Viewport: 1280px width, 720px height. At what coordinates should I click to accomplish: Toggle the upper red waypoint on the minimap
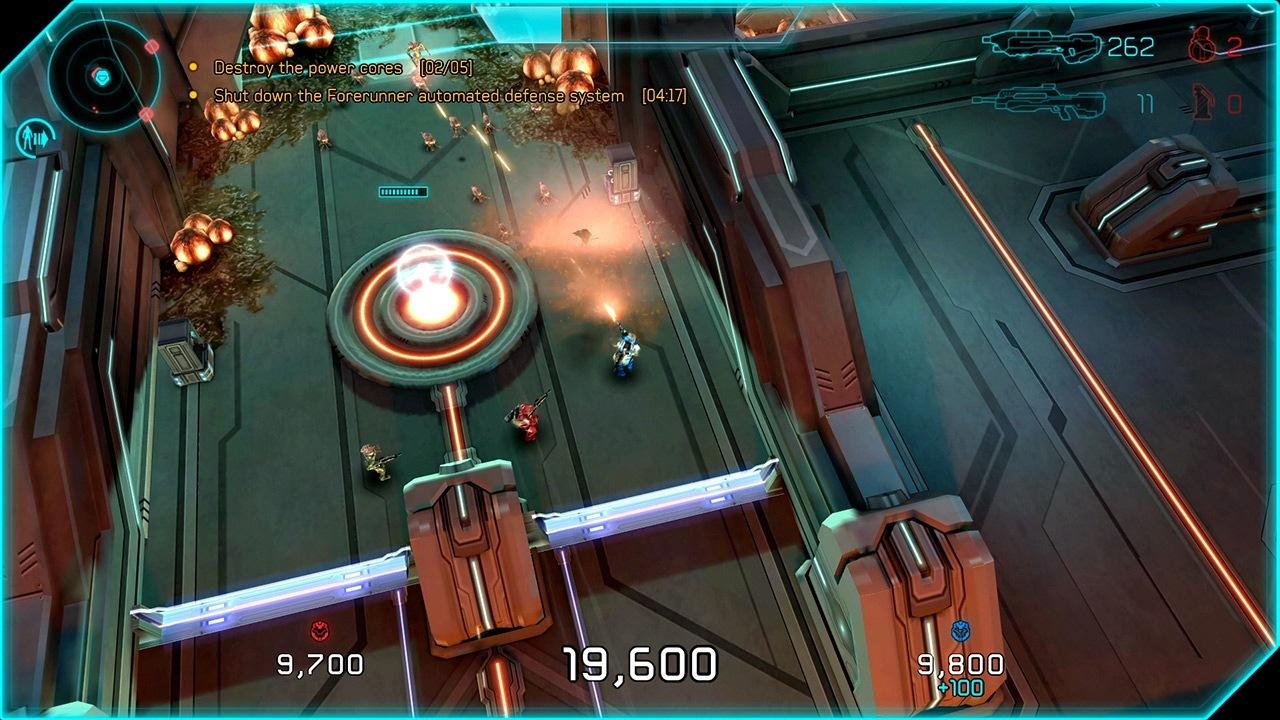152,46
